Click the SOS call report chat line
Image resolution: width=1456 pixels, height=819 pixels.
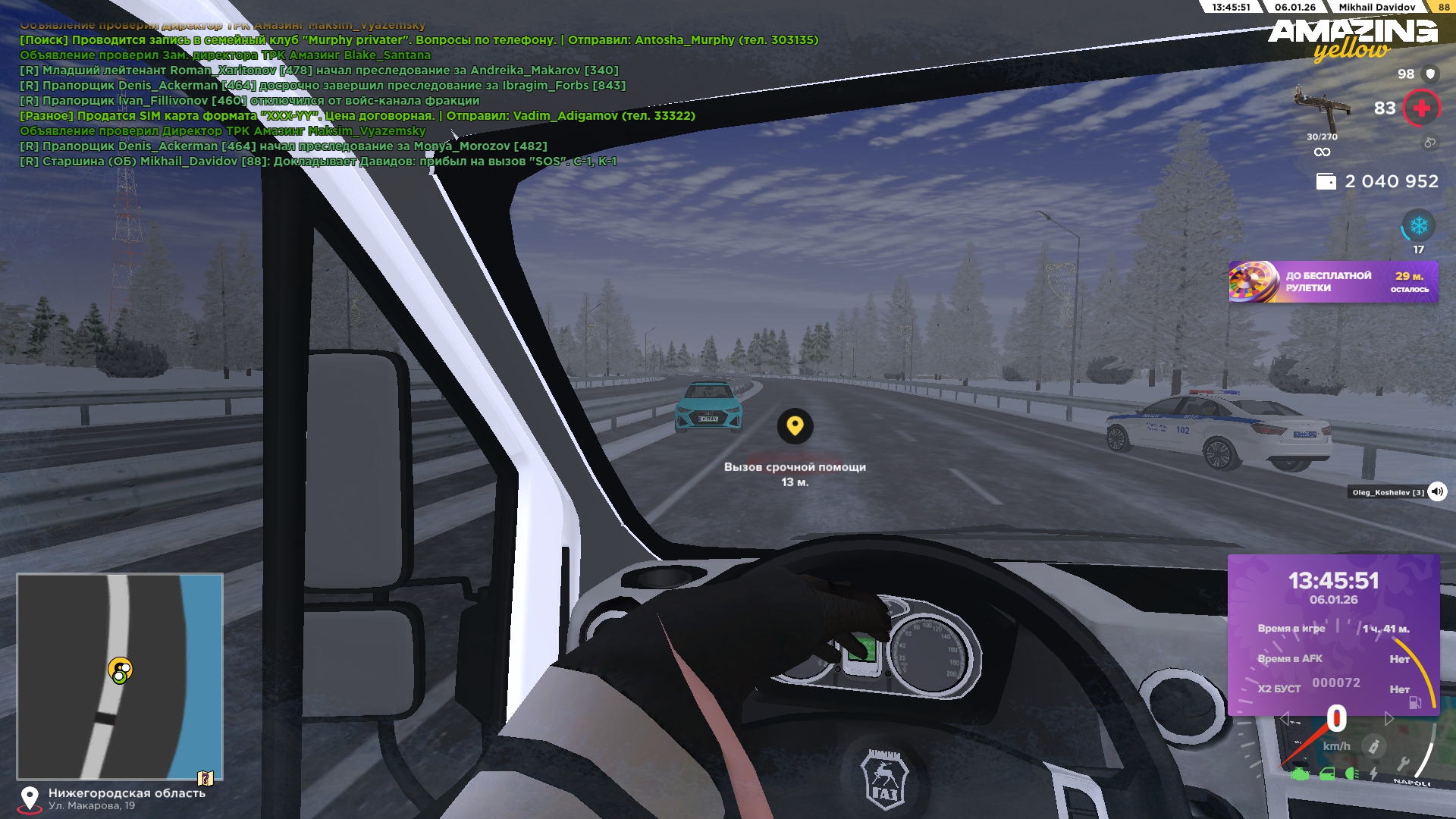[x=318, y=162]
